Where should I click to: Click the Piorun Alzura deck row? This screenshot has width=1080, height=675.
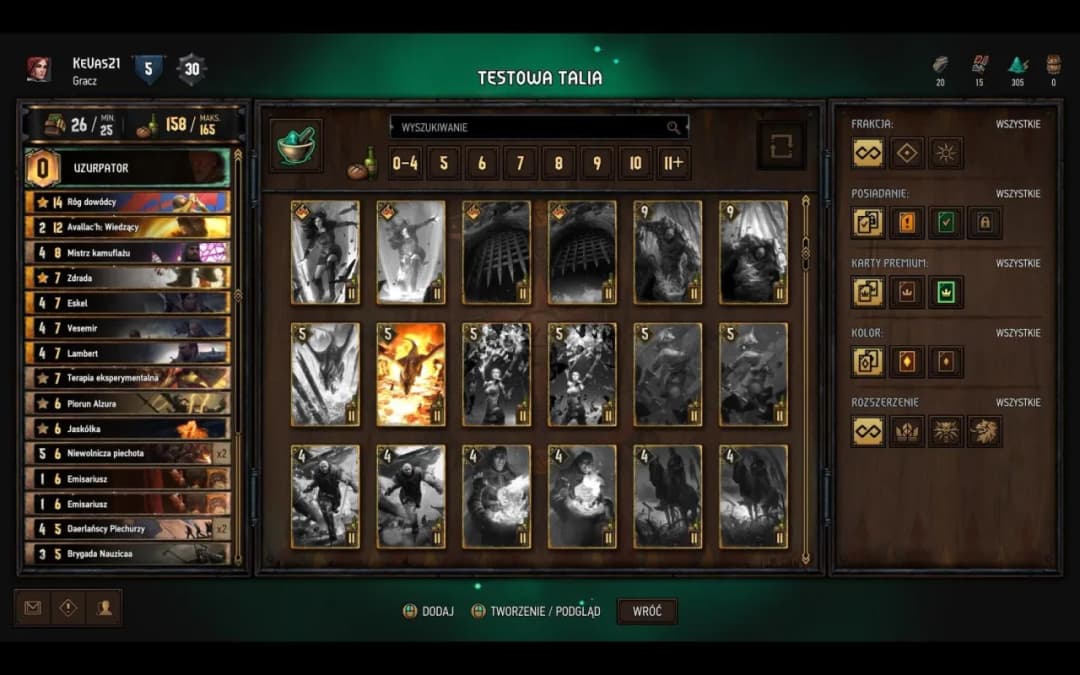coord(128,403)
